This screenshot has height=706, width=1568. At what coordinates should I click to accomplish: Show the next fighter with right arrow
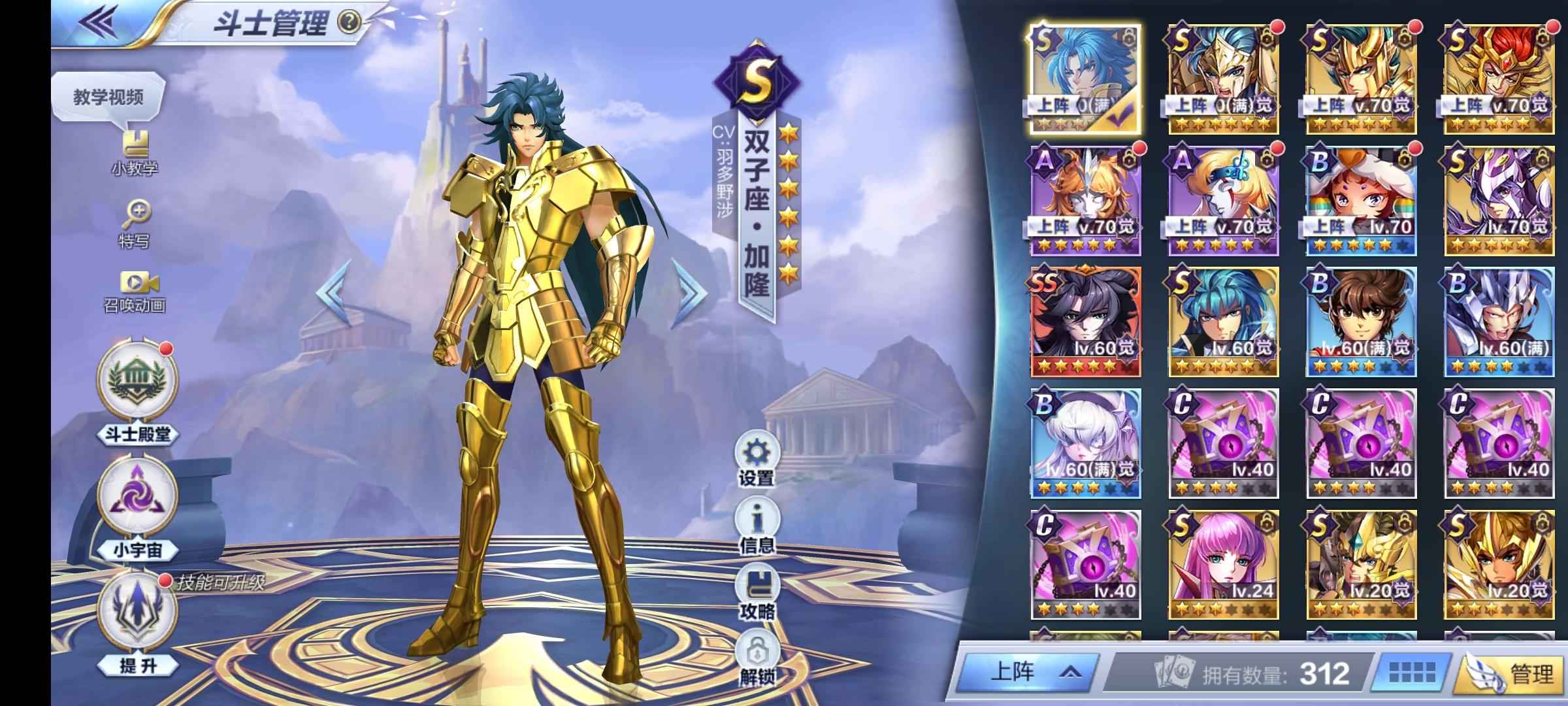tap(692, 292)
